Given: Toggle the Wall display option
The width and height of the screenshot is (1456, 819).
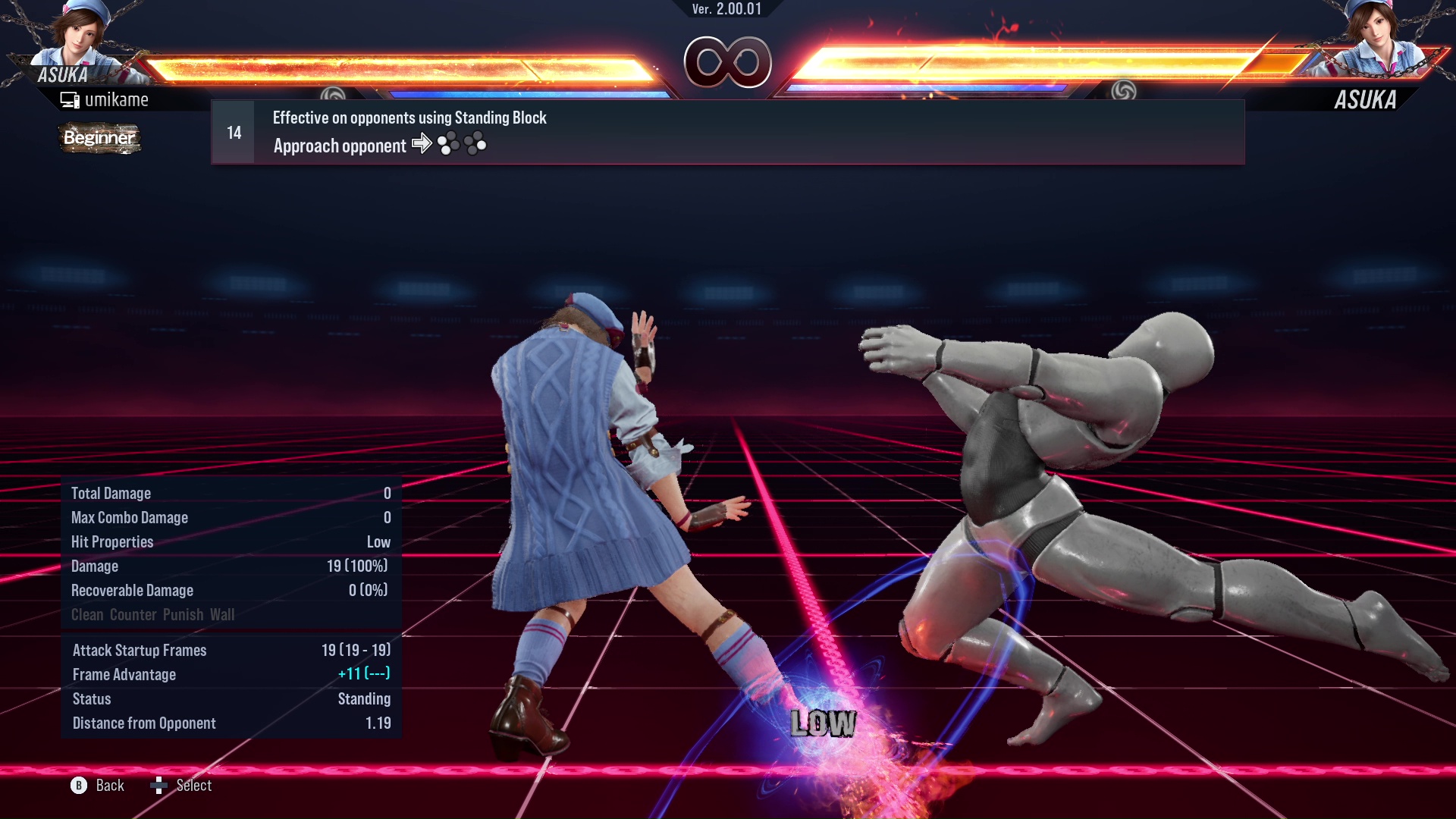Looking at the screenshot, I should 224,615.
